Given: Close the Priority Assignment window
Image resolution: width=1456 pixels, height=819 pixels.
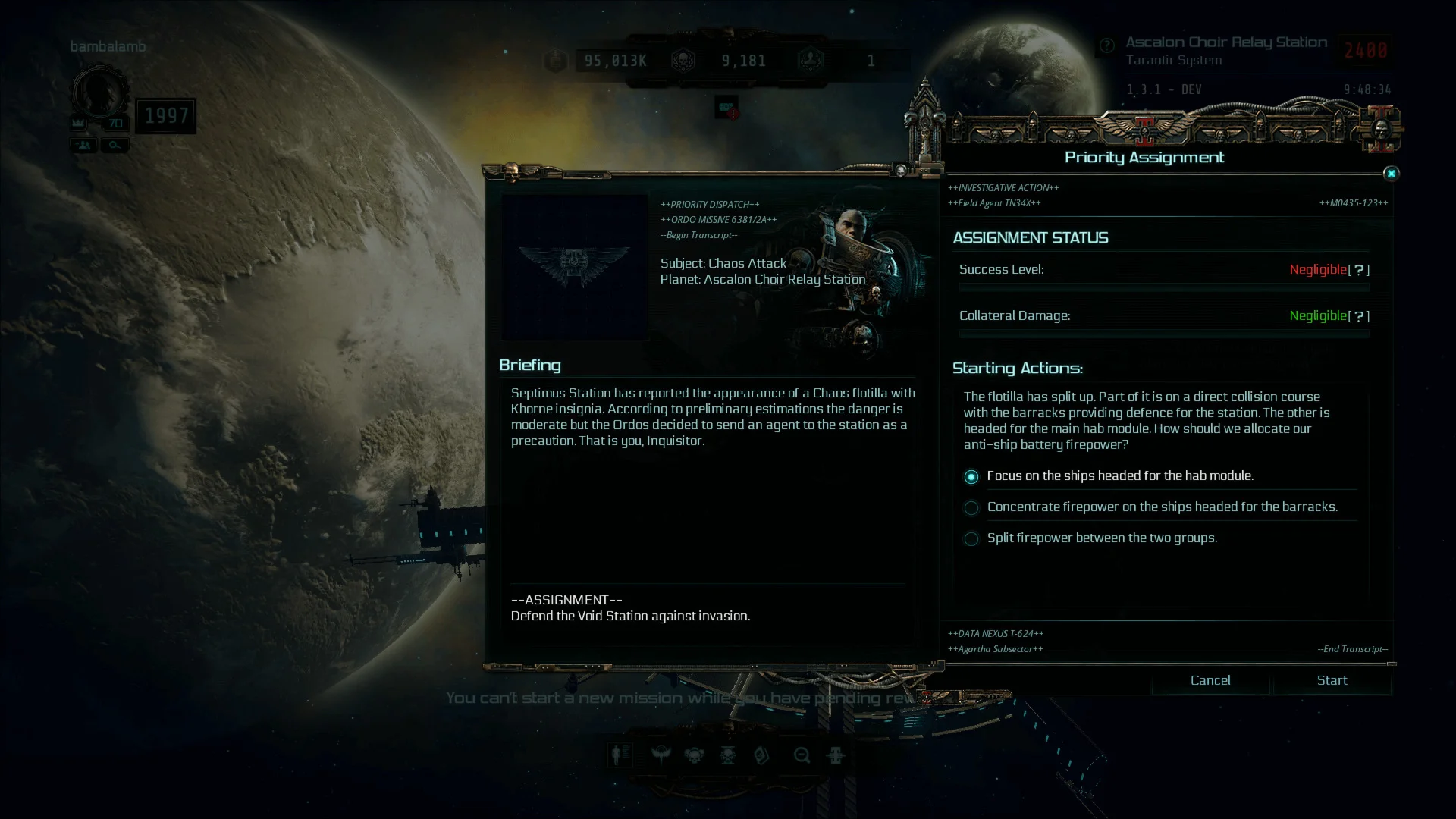Looking at the screenshot, I should point(1391,174).
